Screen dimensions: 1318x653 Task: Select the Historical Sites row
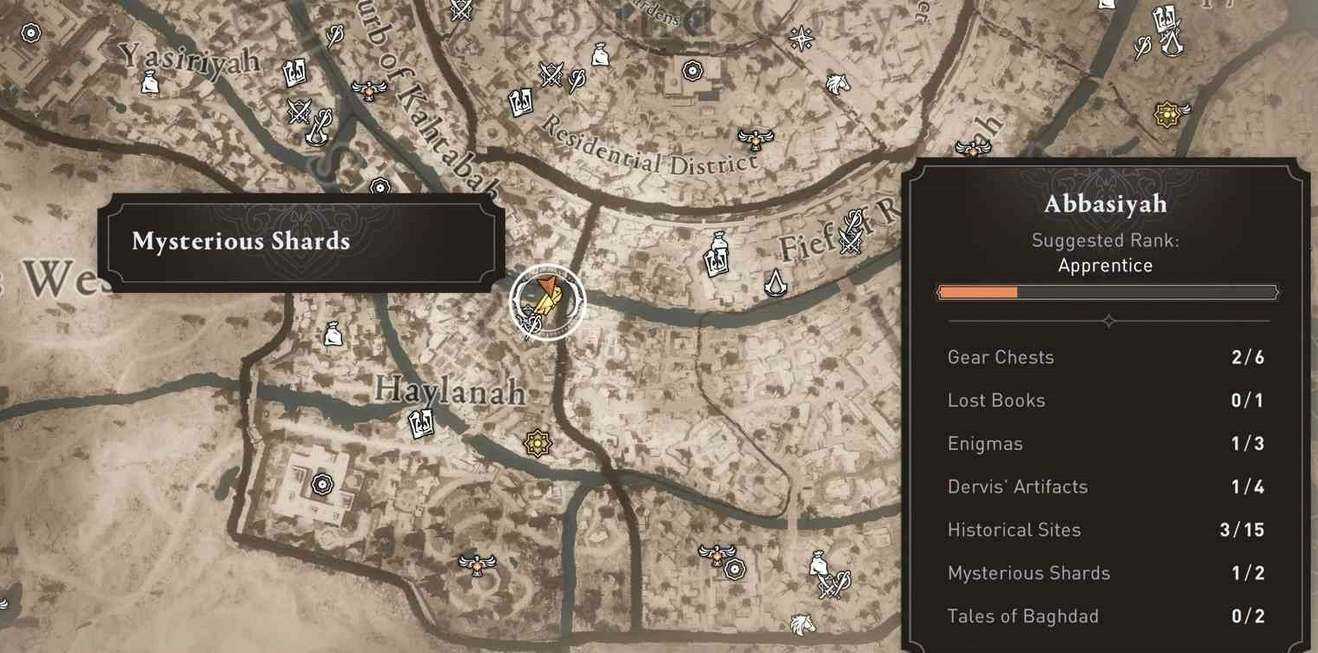pyautogui.click(x=1106, y=530)
